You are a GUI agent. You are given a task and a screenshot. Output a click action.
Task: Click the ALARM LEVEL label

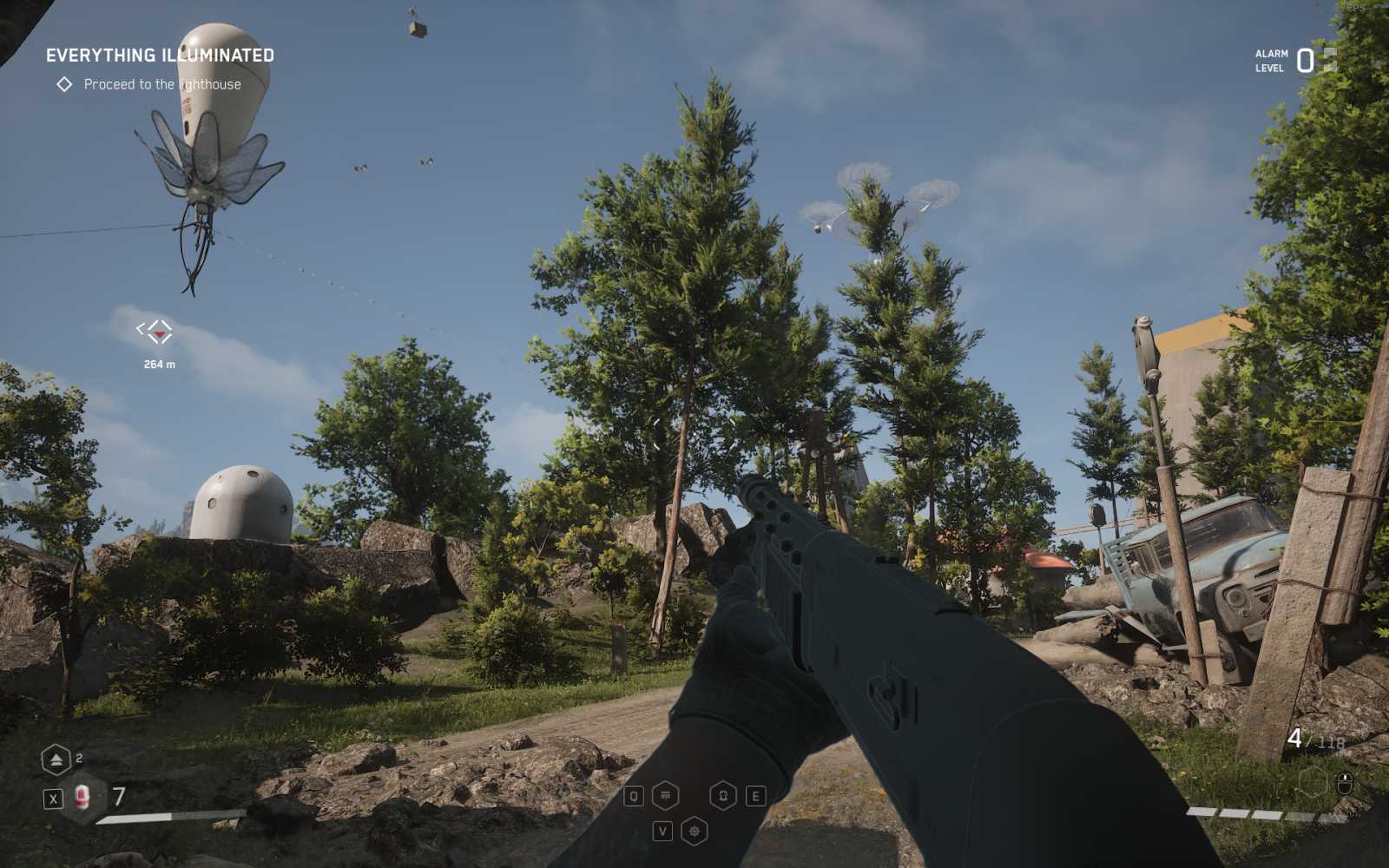(1269, 61)
